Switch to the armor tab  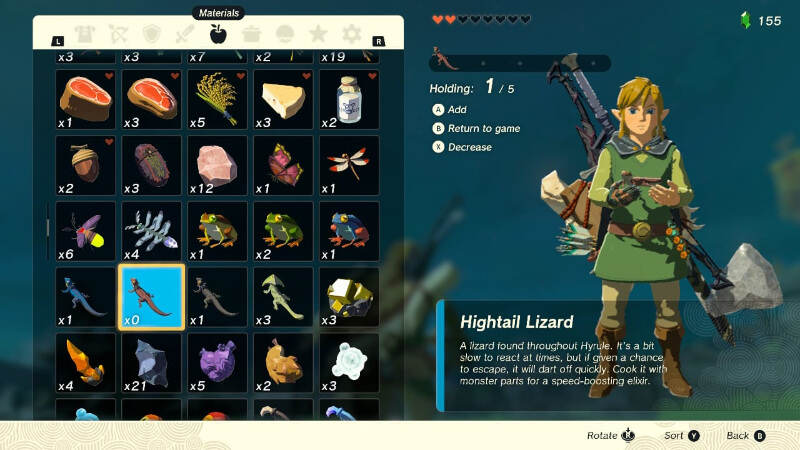(85, 35)
